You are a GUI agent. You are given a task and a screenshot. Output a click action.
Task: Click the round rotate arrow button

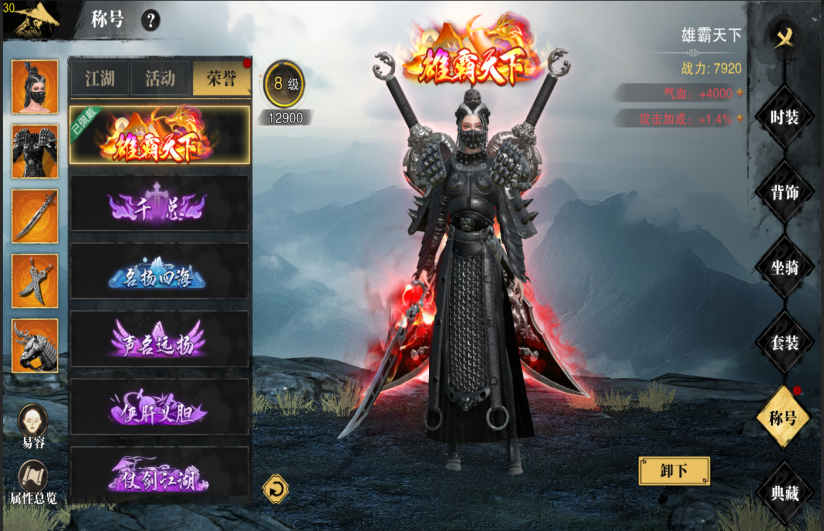pos(275,488)
